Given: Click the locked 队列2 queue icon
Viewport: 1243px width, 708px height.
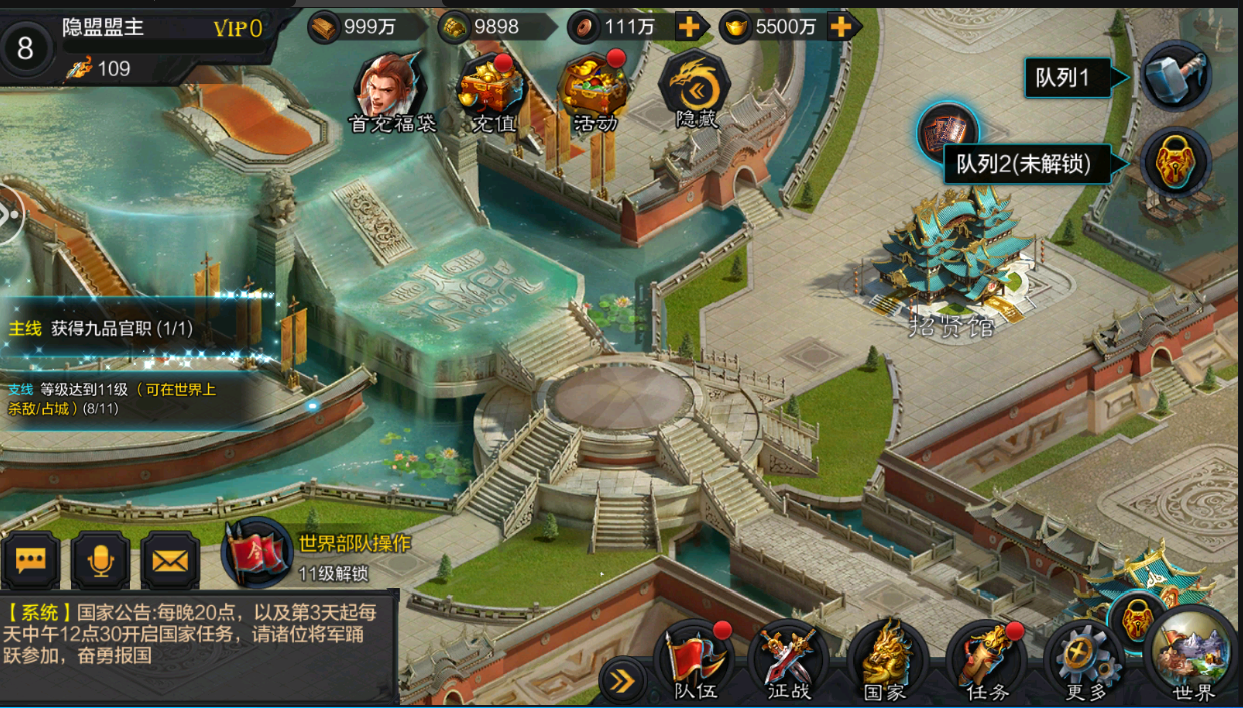Looking at the screenshot, I should (x=1176, y=162).
